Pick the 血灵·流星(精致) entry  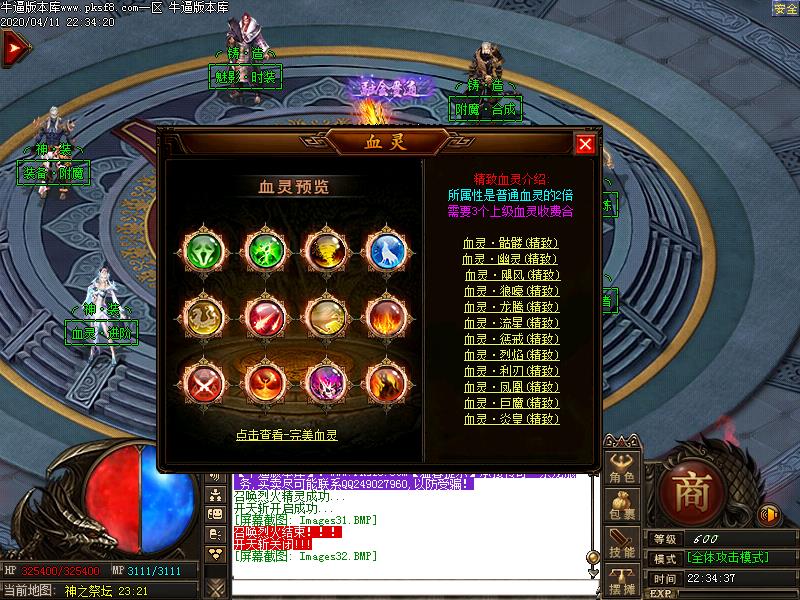pyautogui.click(x=511, y=323)
